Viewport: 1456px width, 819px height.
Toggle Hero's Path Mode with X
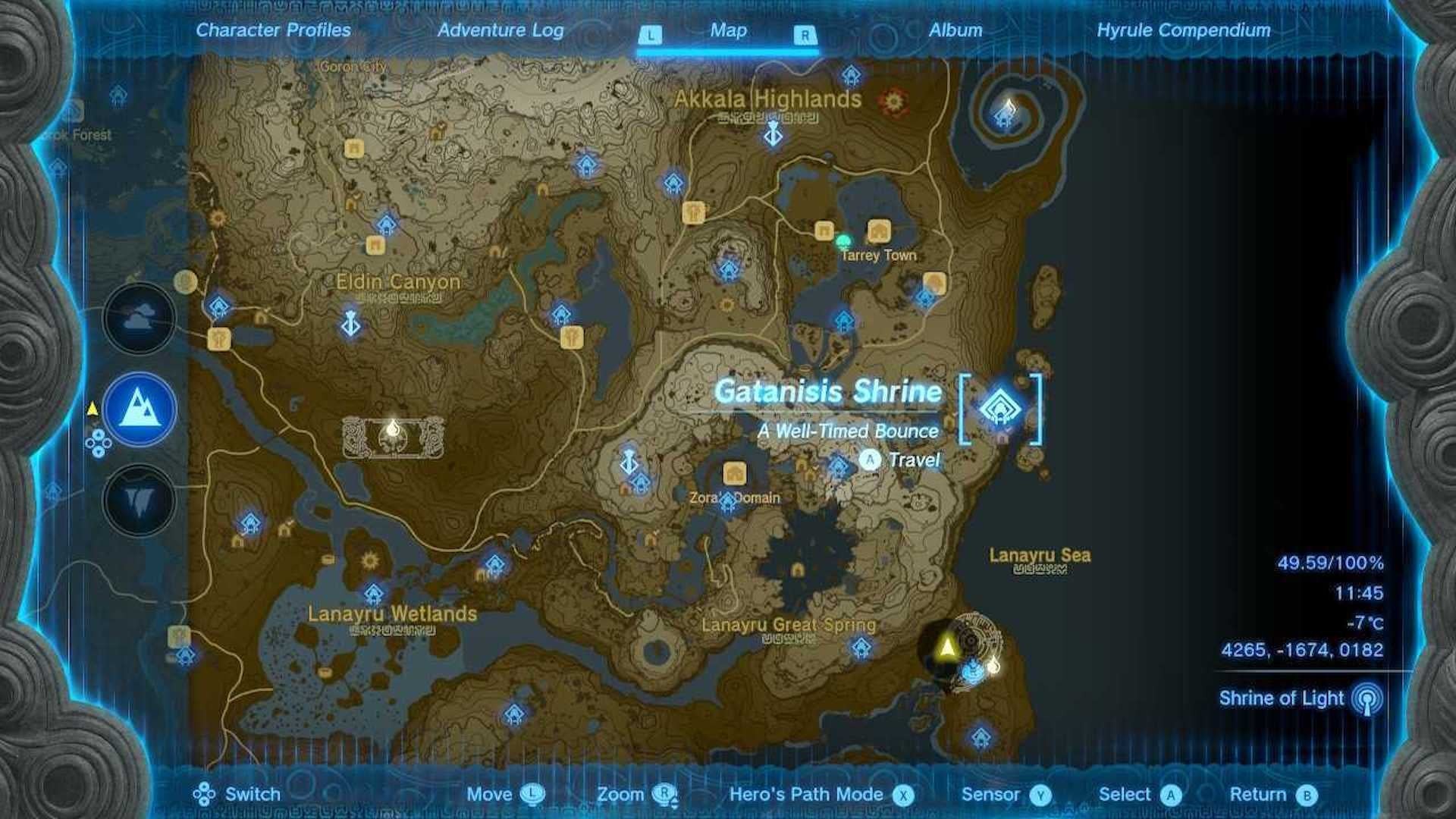(x=906, y=795)
